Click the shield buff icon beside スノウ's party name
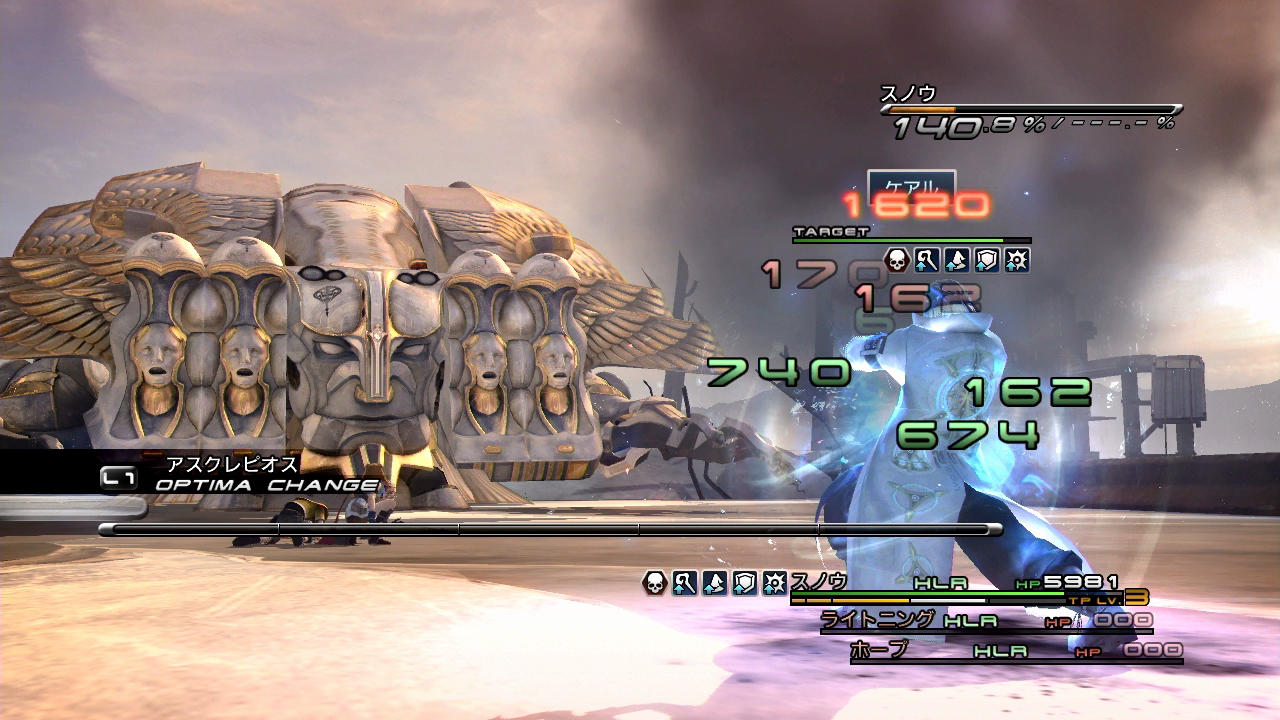Screen dimensions: 1280x720 pos(745,583)
